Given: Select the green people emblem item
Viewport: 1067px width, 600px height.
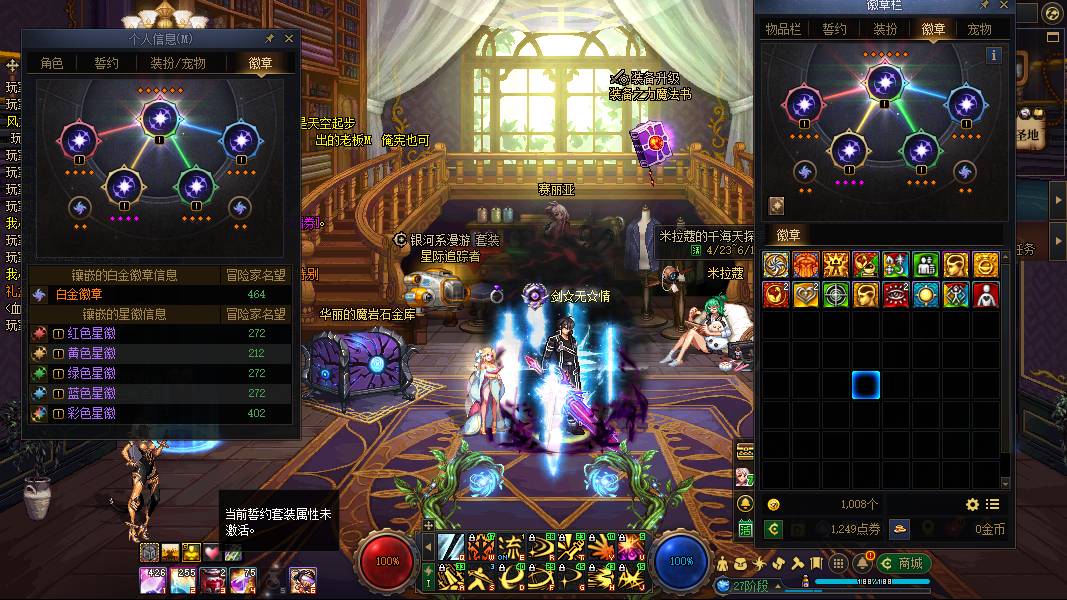Looking at the screenshot, I should point(927,265).
